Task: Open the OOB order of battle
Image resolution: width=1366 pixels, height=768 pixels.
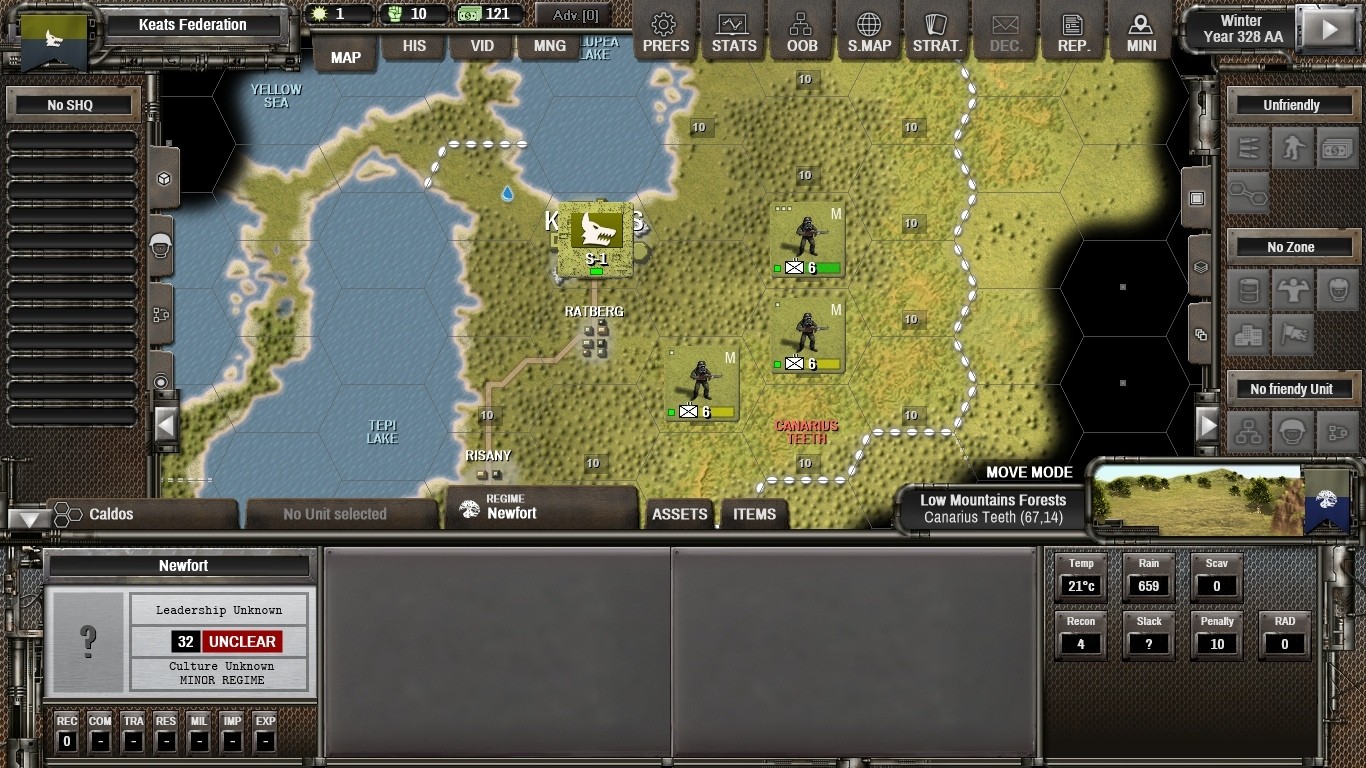Action: click(802, 32)
